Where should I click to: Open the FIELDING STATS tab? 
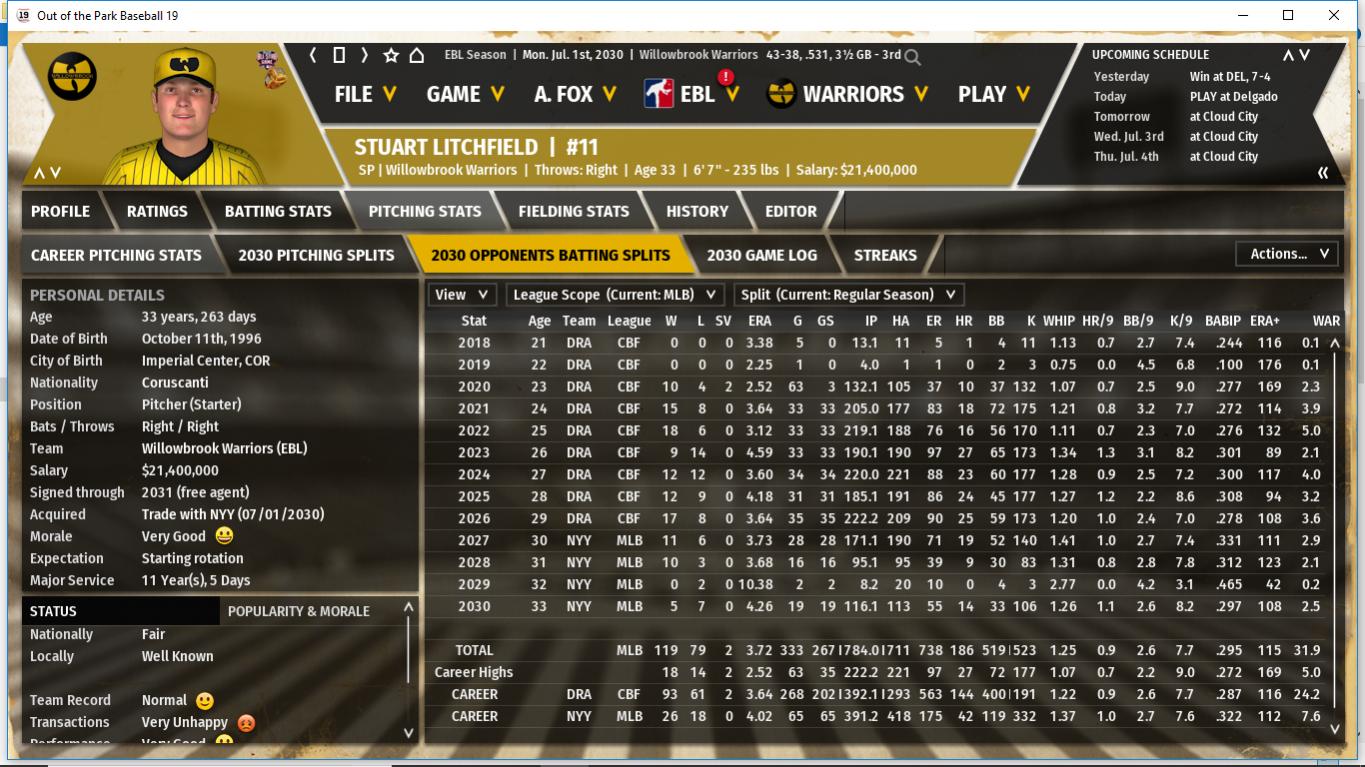click(x=573, y=211)
